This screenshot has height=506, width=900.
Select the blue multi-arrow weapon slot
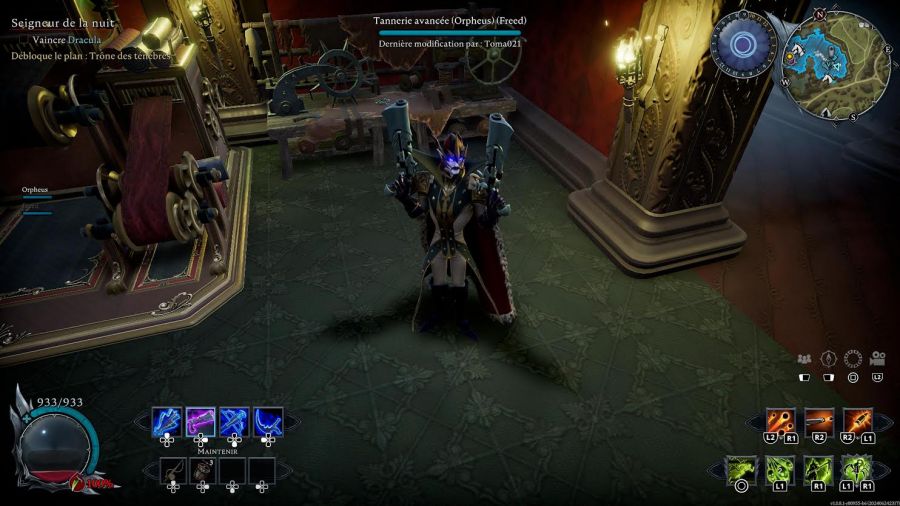tap(167, 422)
